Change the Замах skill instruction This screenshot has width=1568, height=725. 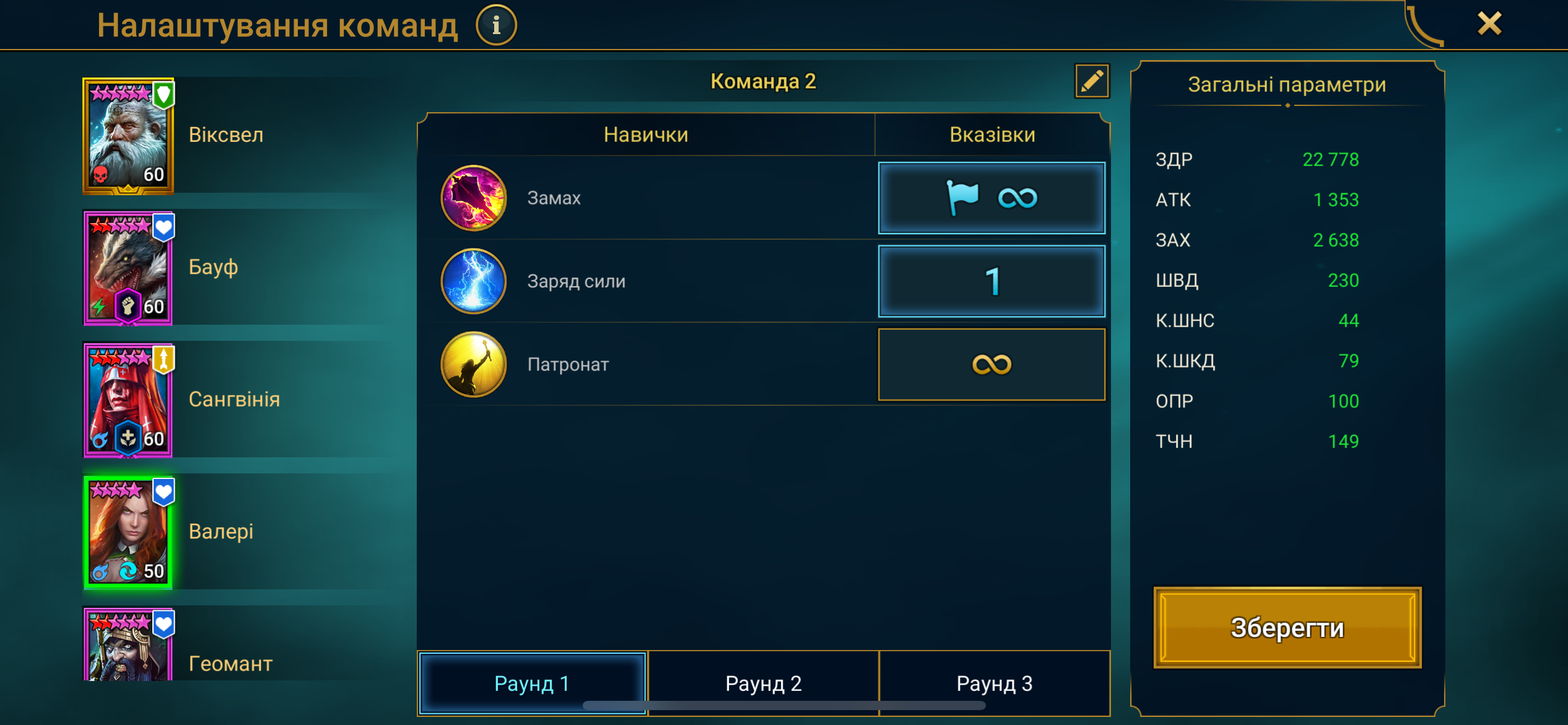click(991, 198)
